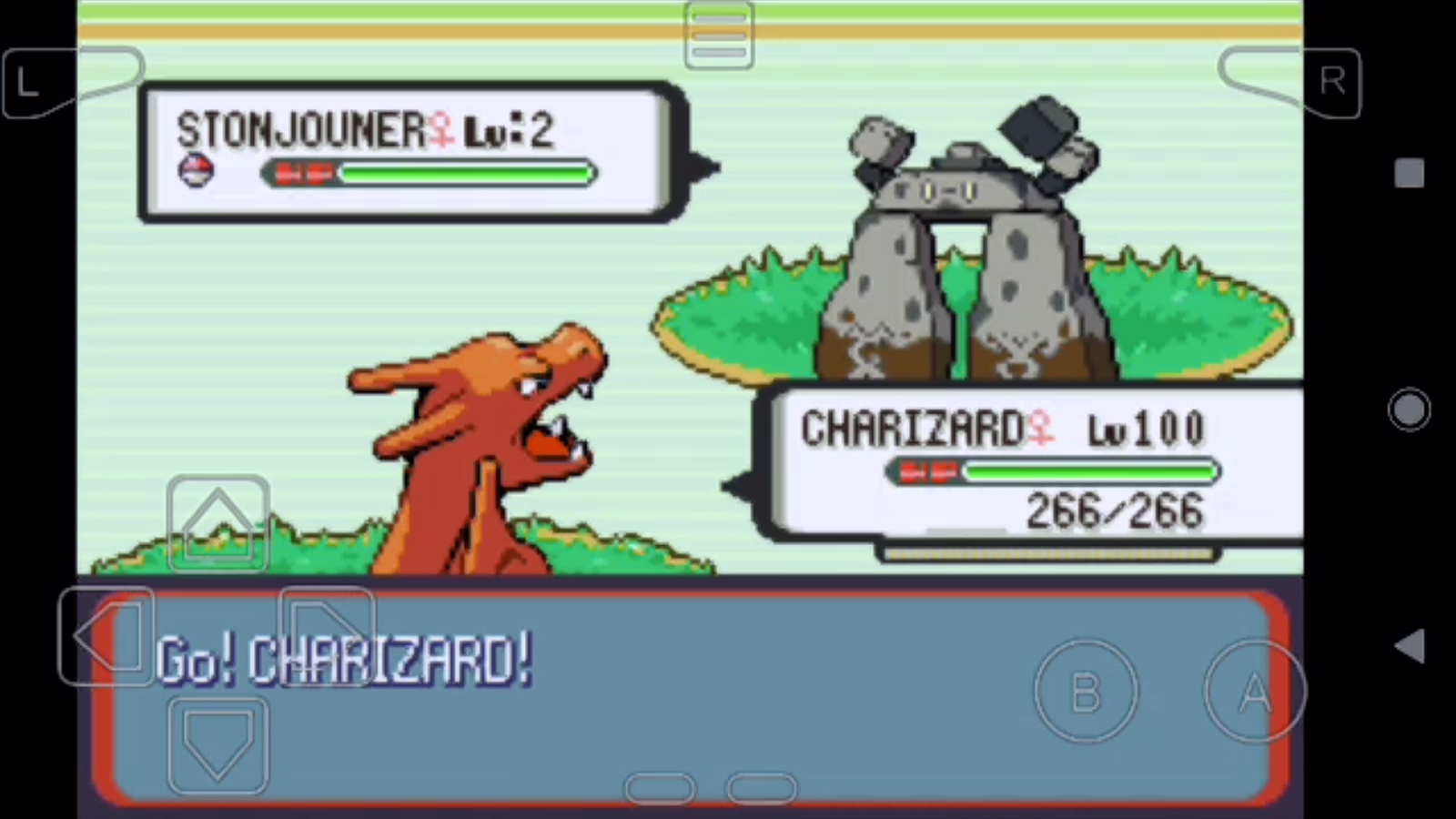The image size is (1456, 819).
Task: Open the emulator hamburger menu at the top
Action: click(x=719, y=36)
